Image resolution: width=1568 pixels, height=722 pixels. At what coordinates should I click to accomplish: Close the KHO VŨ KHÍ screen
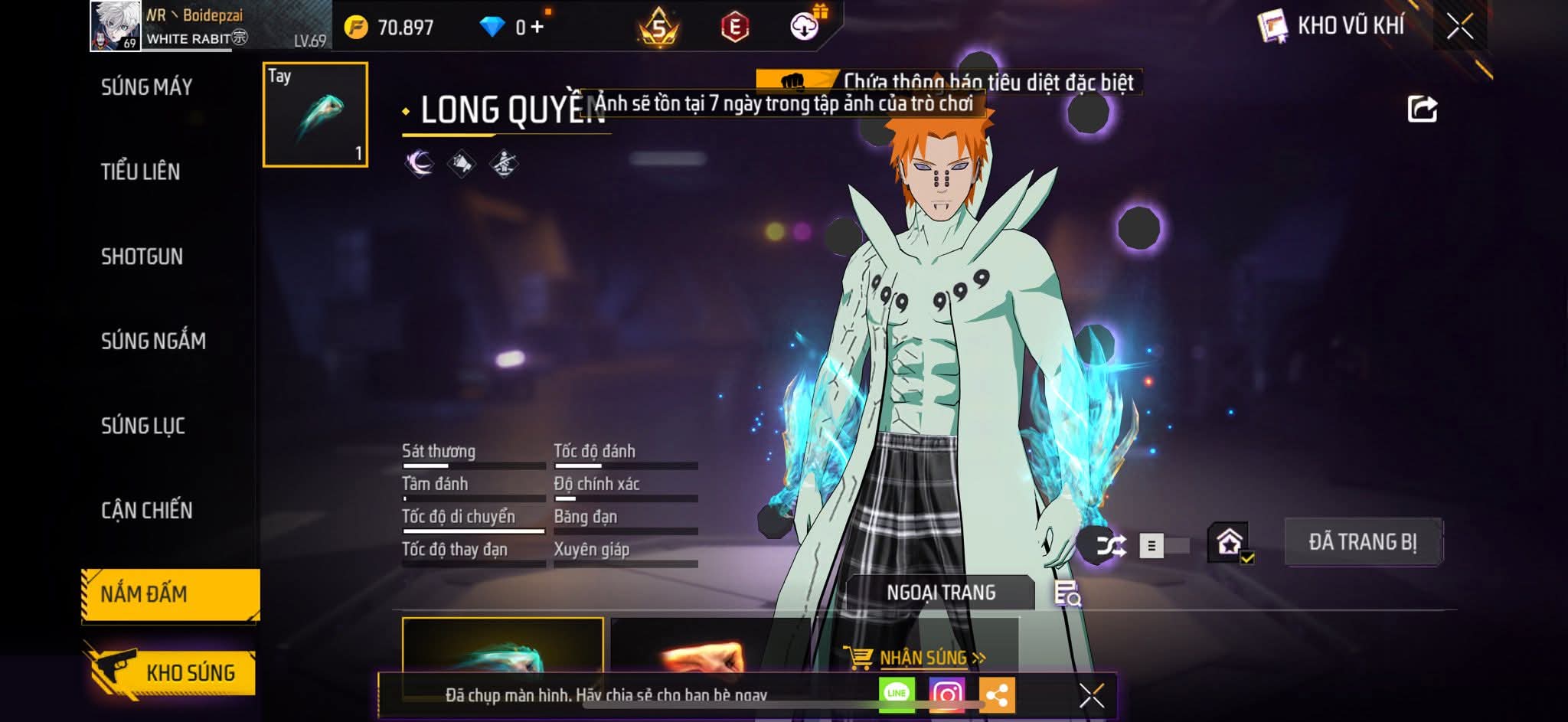tap(1459, 27)
